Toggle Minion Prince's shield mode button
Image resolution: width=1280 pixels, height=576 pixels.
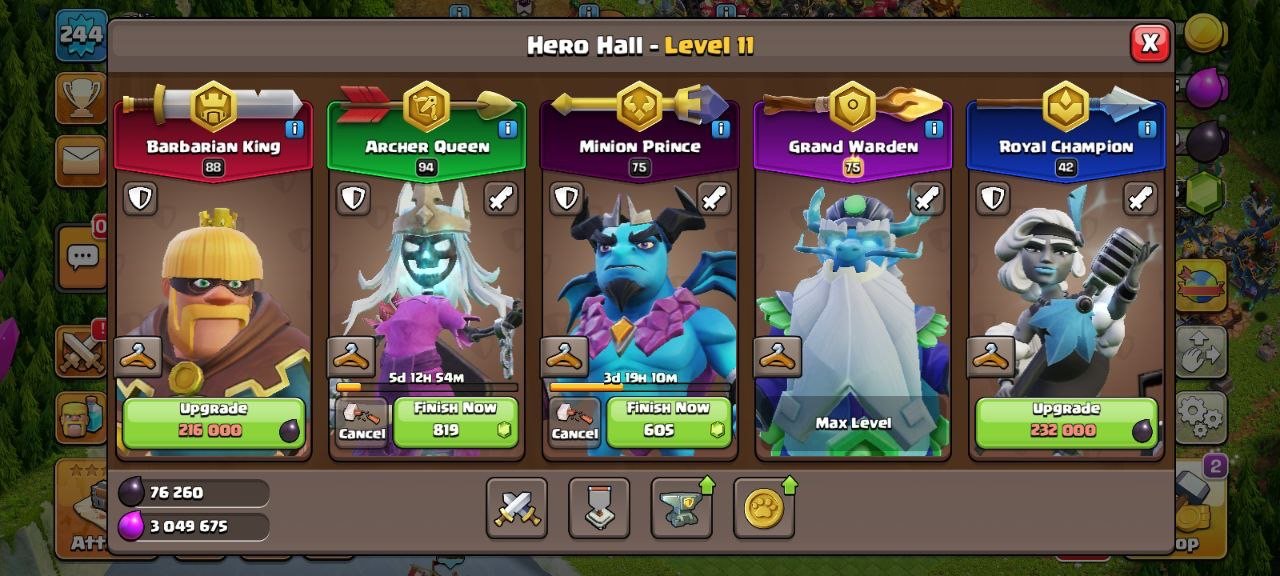point(566,198)
